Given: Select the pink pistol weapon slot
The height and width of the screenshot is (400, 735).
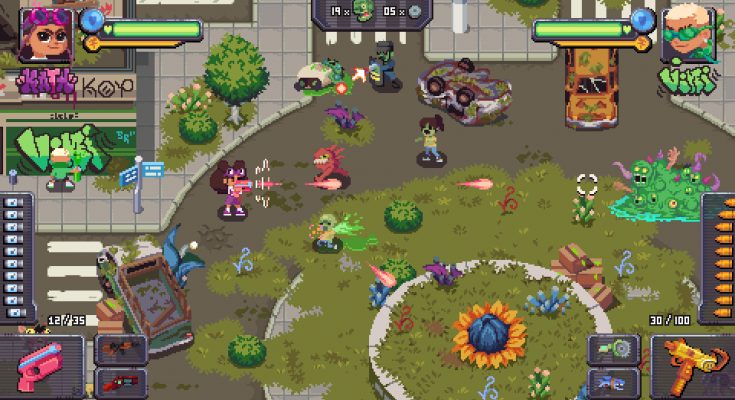Looking at the screenshot, I should [x=42, y=366].
